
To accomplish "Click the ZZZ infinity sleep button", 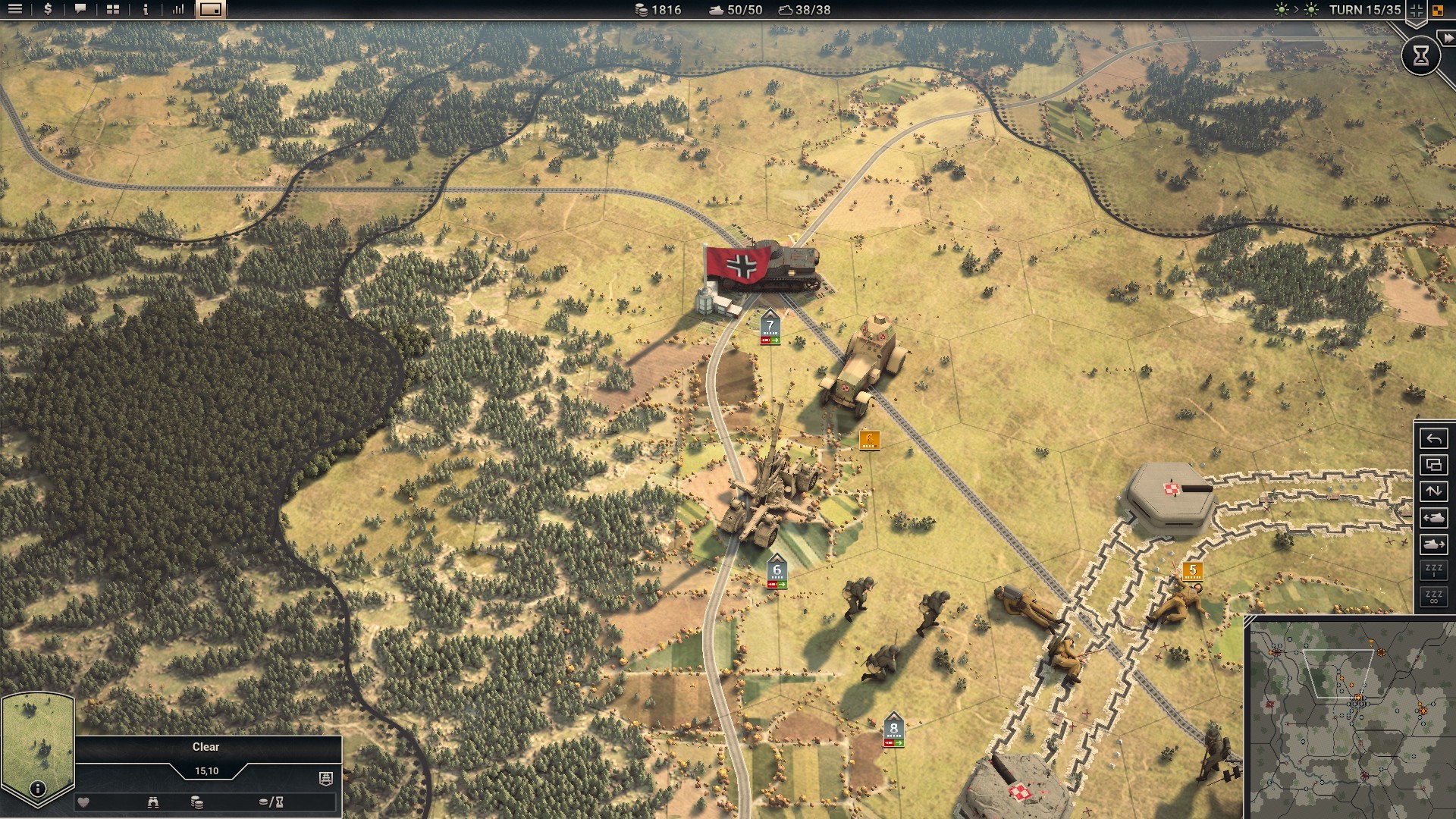I will [1433, 597].
